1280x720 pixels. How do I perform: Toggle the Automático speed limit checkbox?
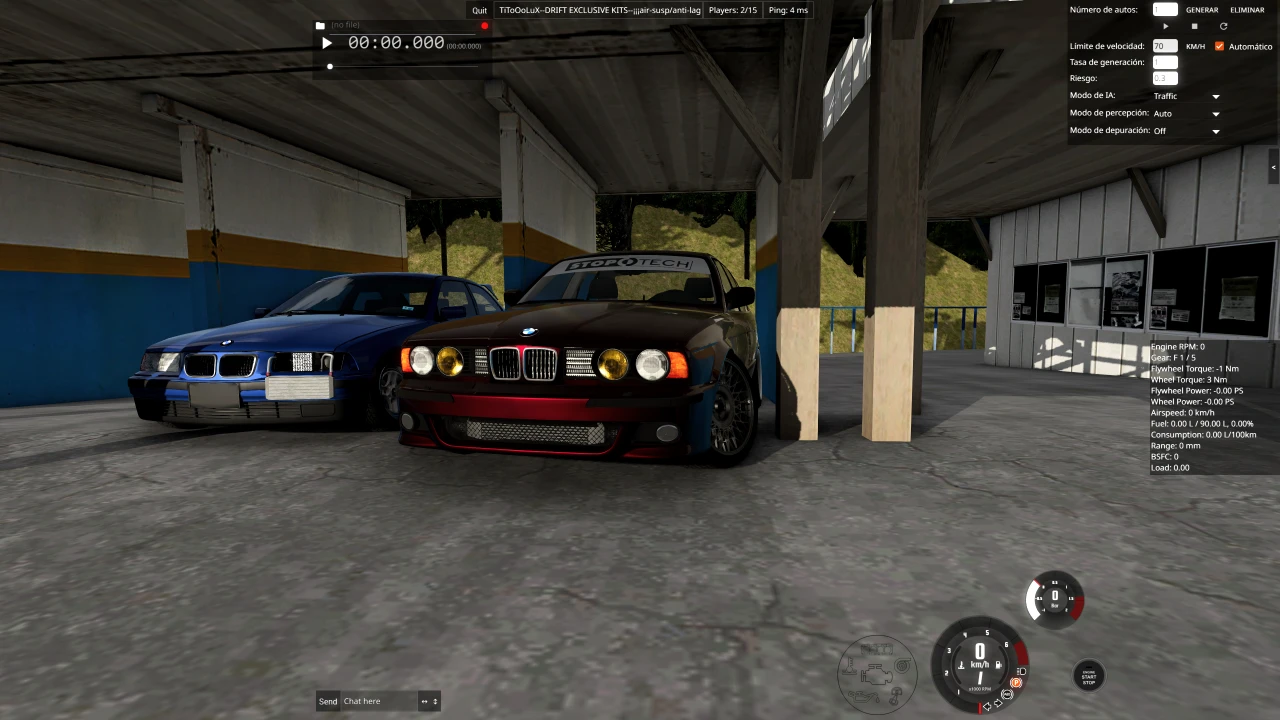[x=1219, y=46]
